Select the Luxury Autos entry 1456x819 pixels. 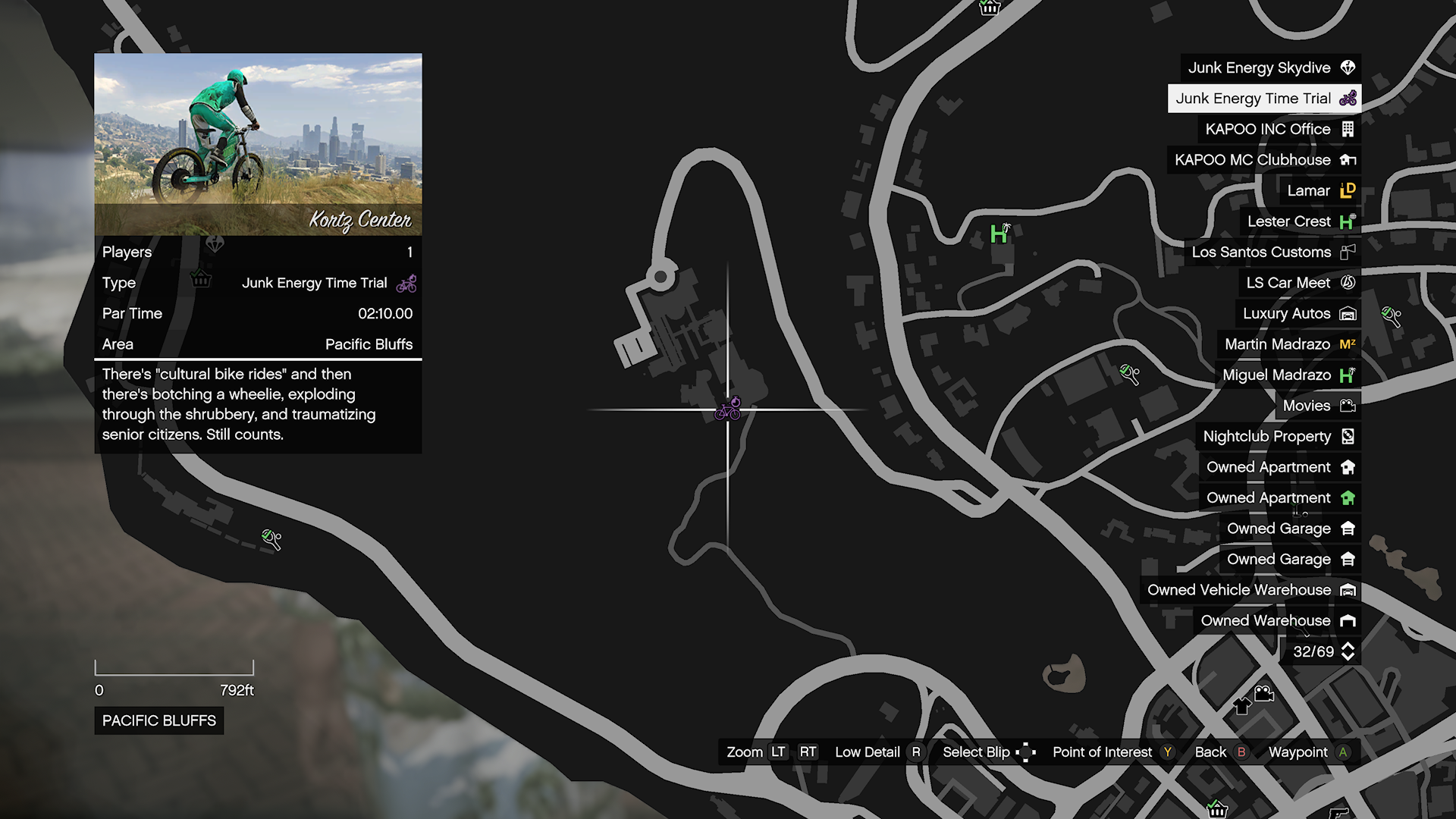[1298, 314]
